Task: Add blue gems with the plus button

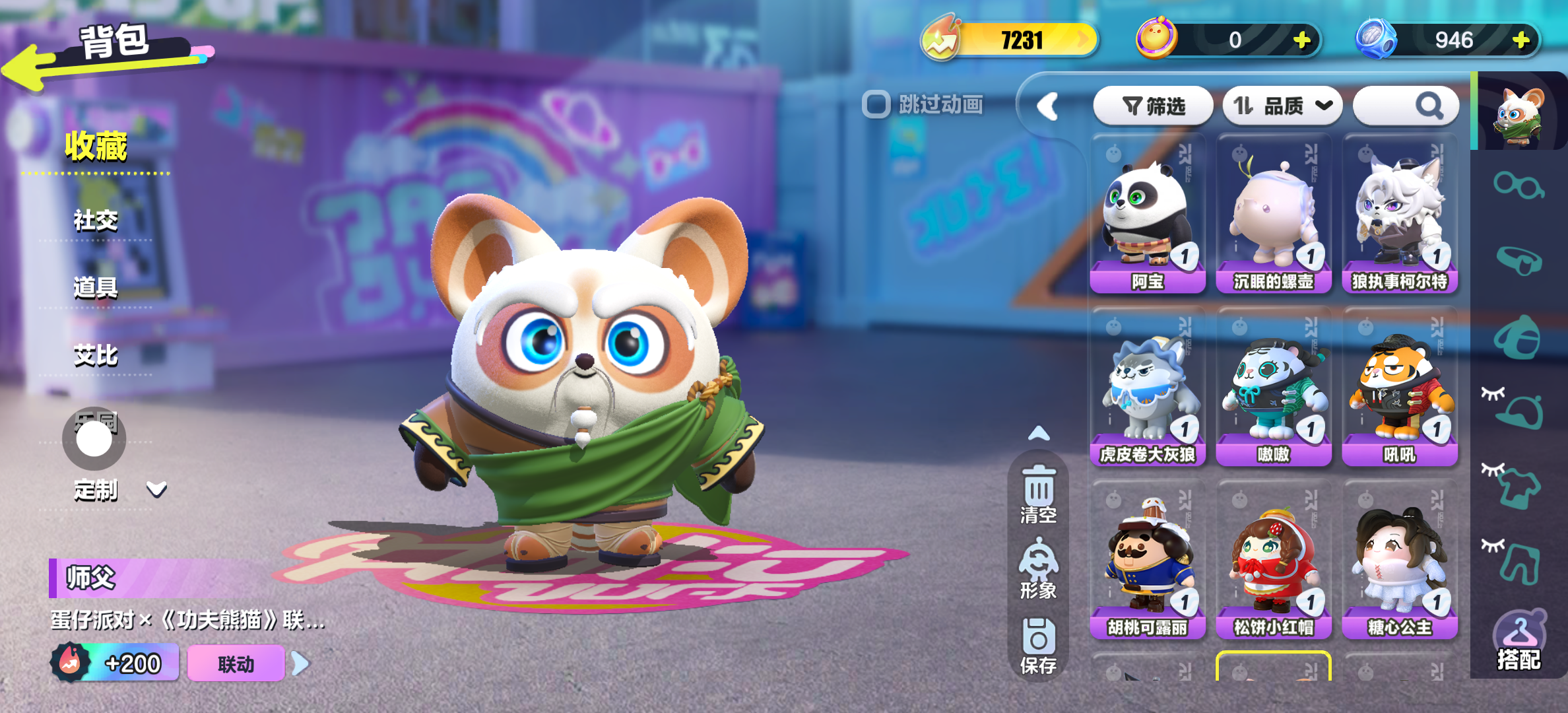Action: tap(1522, 40)
